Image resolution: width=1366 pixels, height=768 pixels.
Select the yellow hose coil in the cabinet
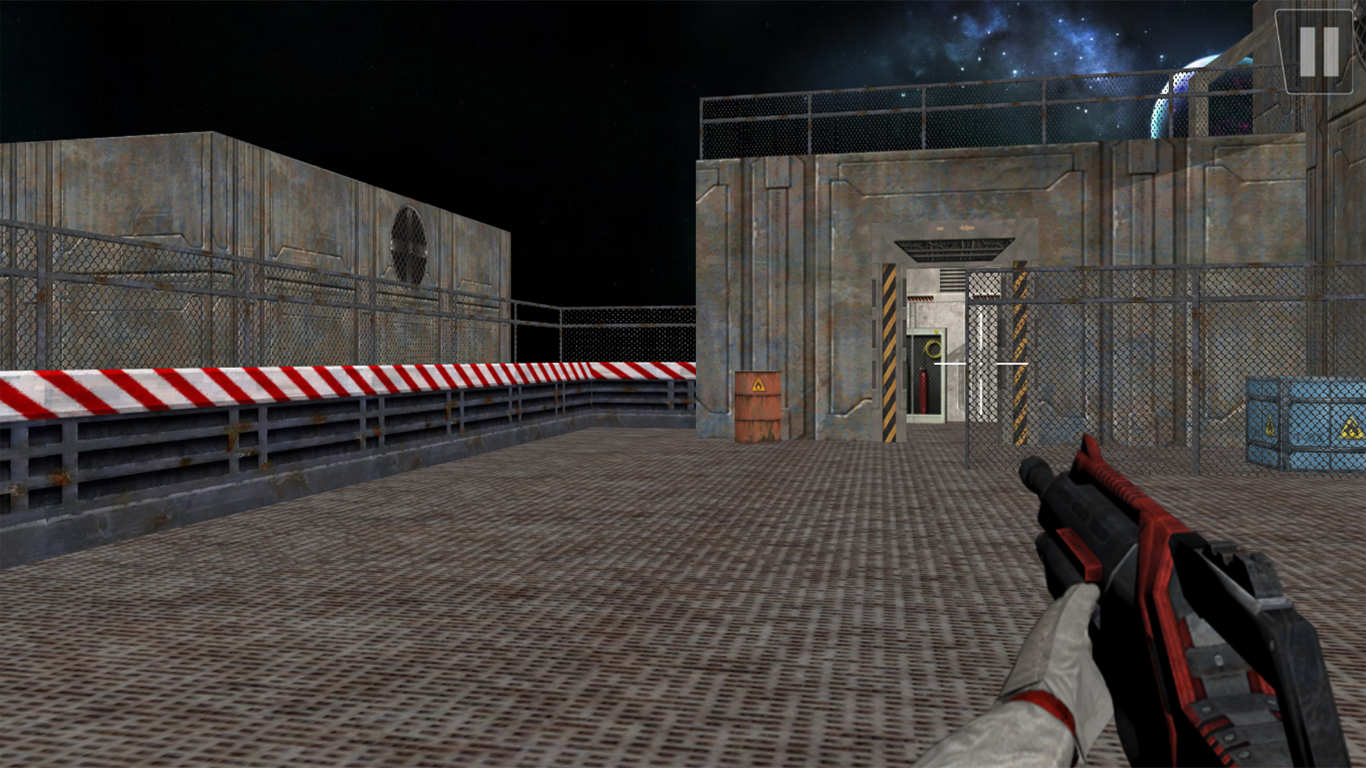[x=931, y=350]
